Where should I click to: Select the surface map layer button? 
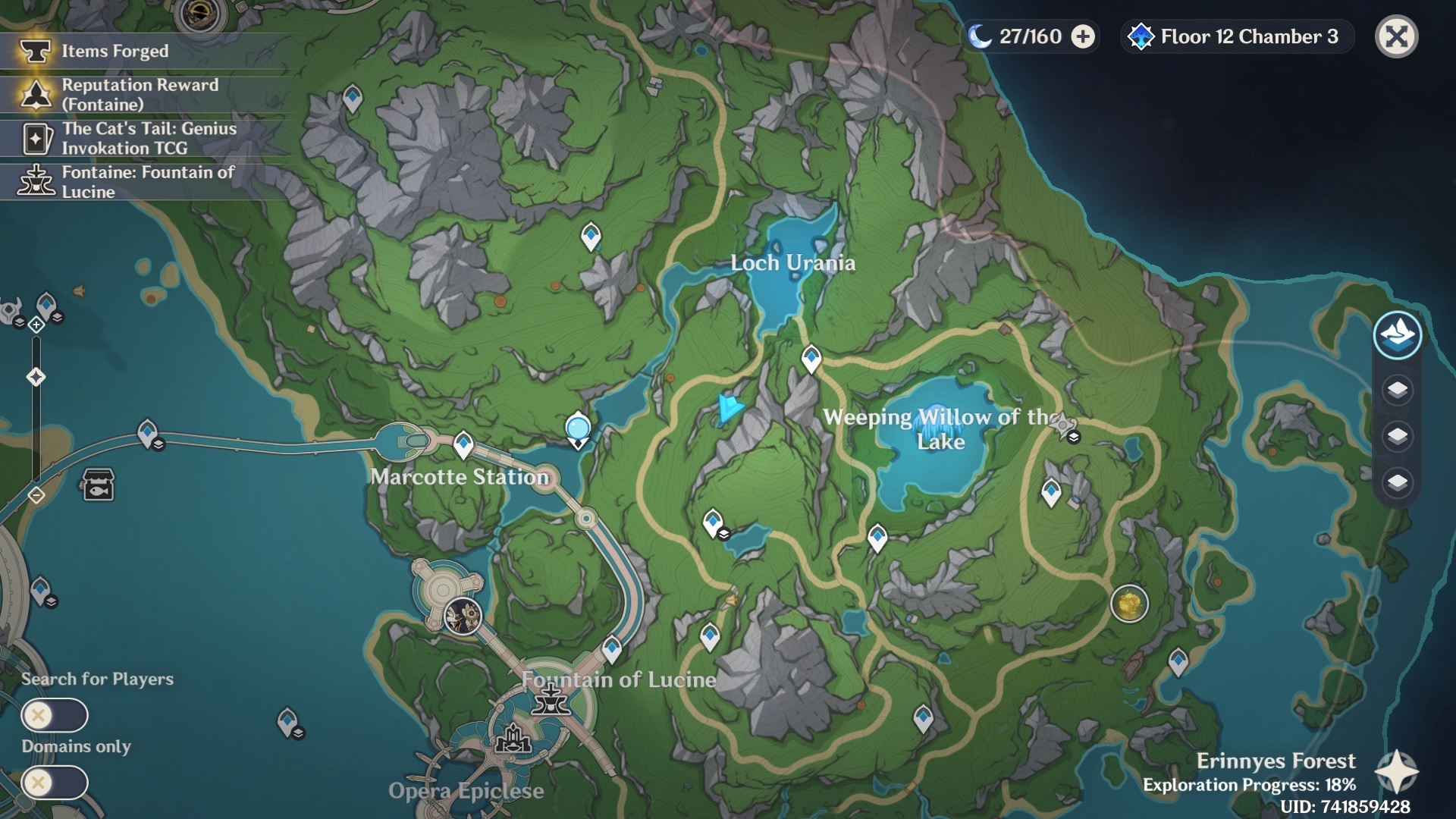point(1397,334)
